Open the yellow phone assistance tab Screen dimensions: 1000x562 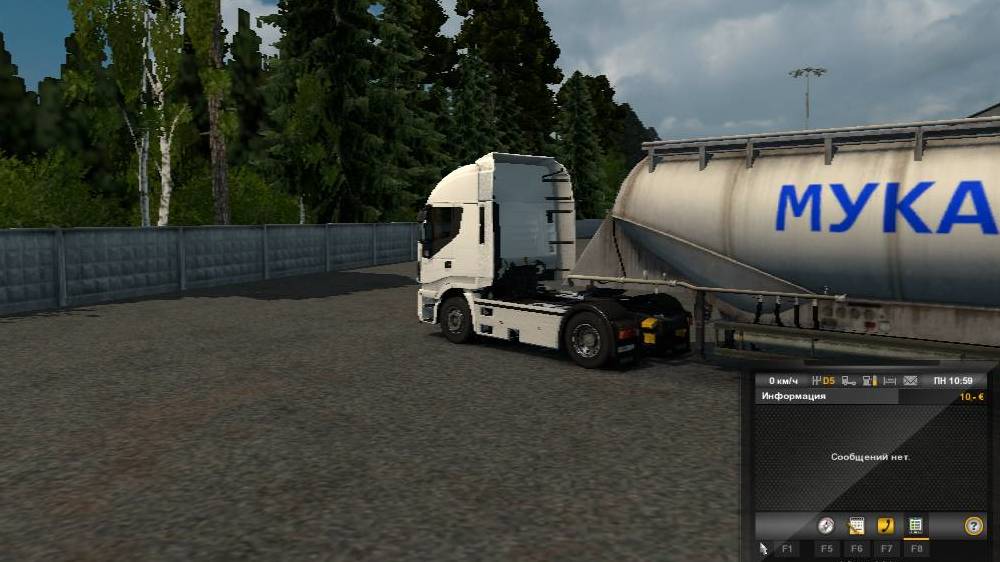tap(885, 526)
